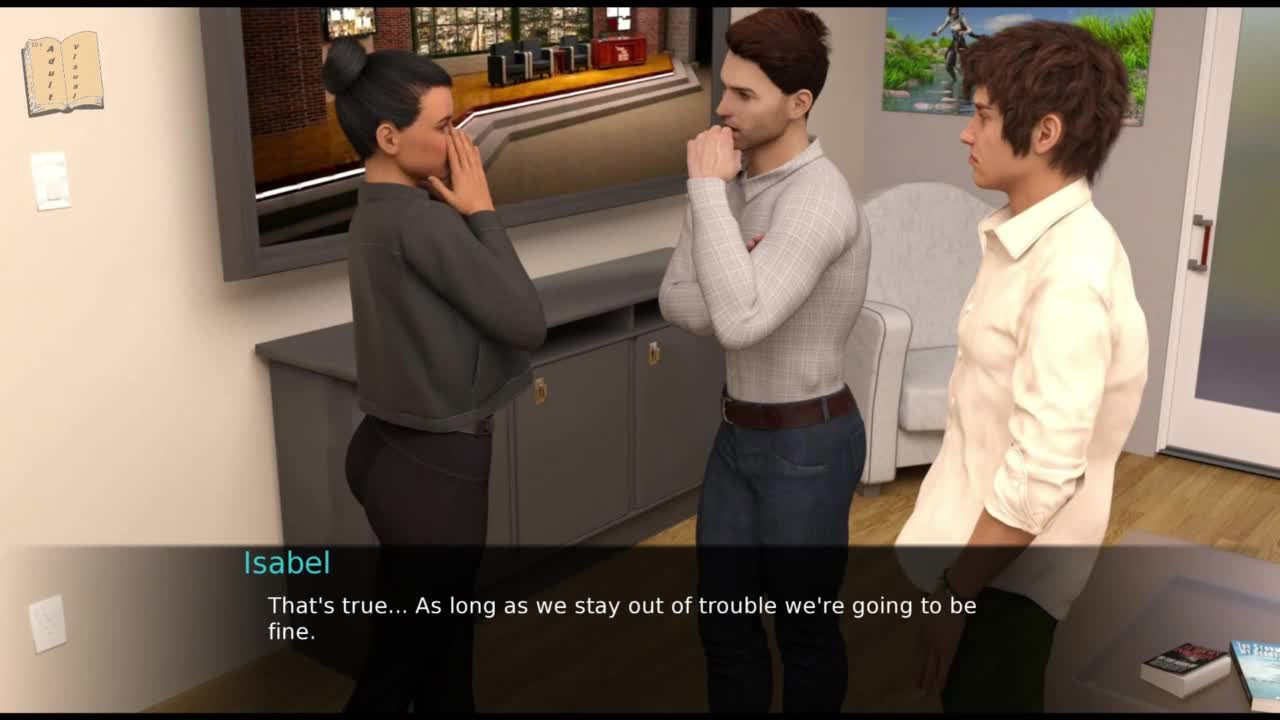Open the book icon in the corner
Image resolution: width=1280 pixels, height=720 pixels.
click(62, 72)
